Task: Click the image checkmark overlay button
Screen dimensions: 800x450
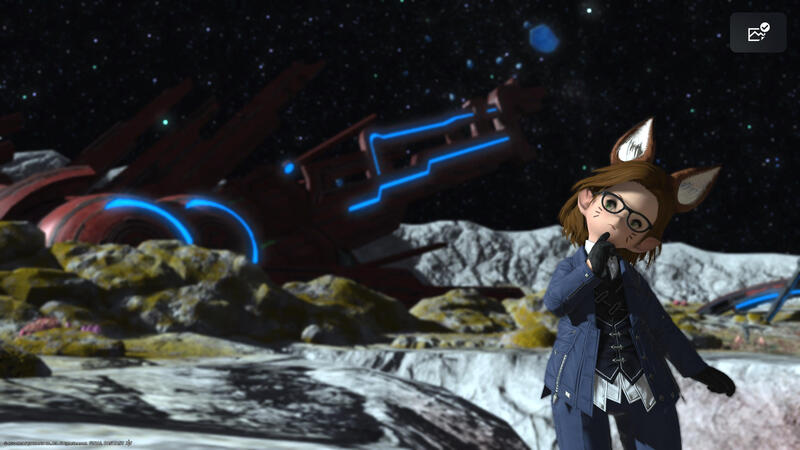Action: 758,33
